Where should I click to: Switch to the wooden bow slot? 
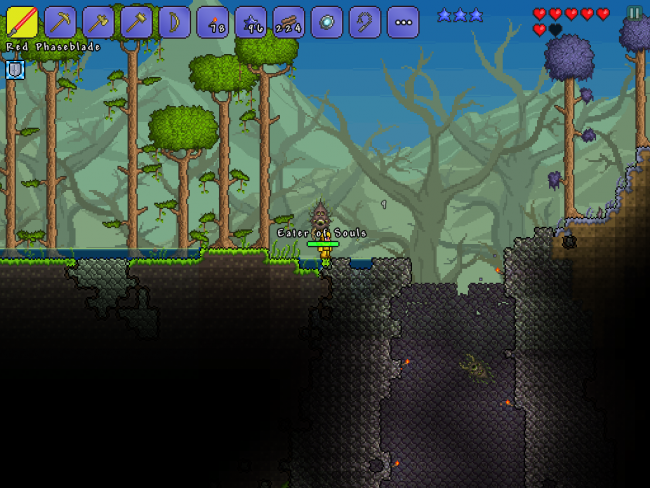point(174,22)
